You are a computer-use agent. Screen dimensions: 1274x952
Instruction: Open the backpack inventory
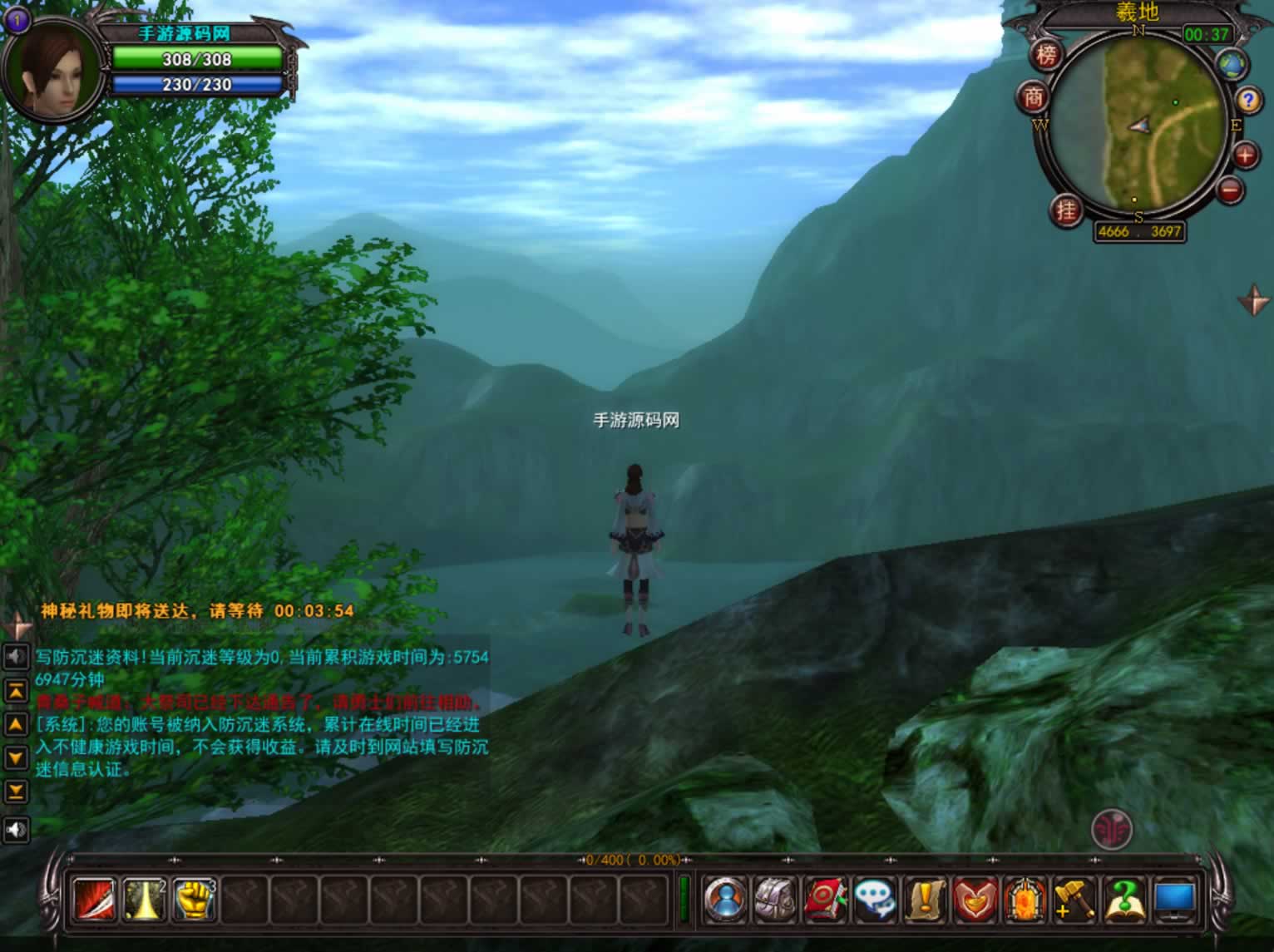775,900
